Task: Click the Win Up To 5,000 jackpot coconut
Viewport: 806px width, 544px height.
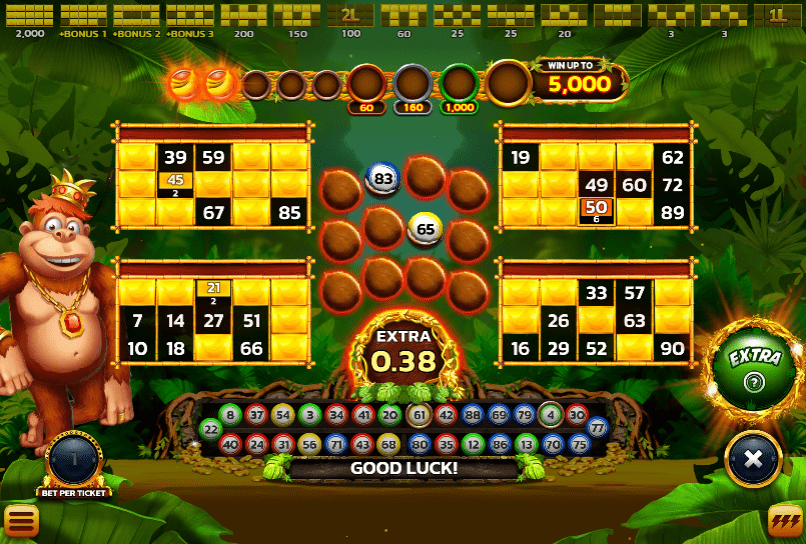Action: click(x=508, y=84)
